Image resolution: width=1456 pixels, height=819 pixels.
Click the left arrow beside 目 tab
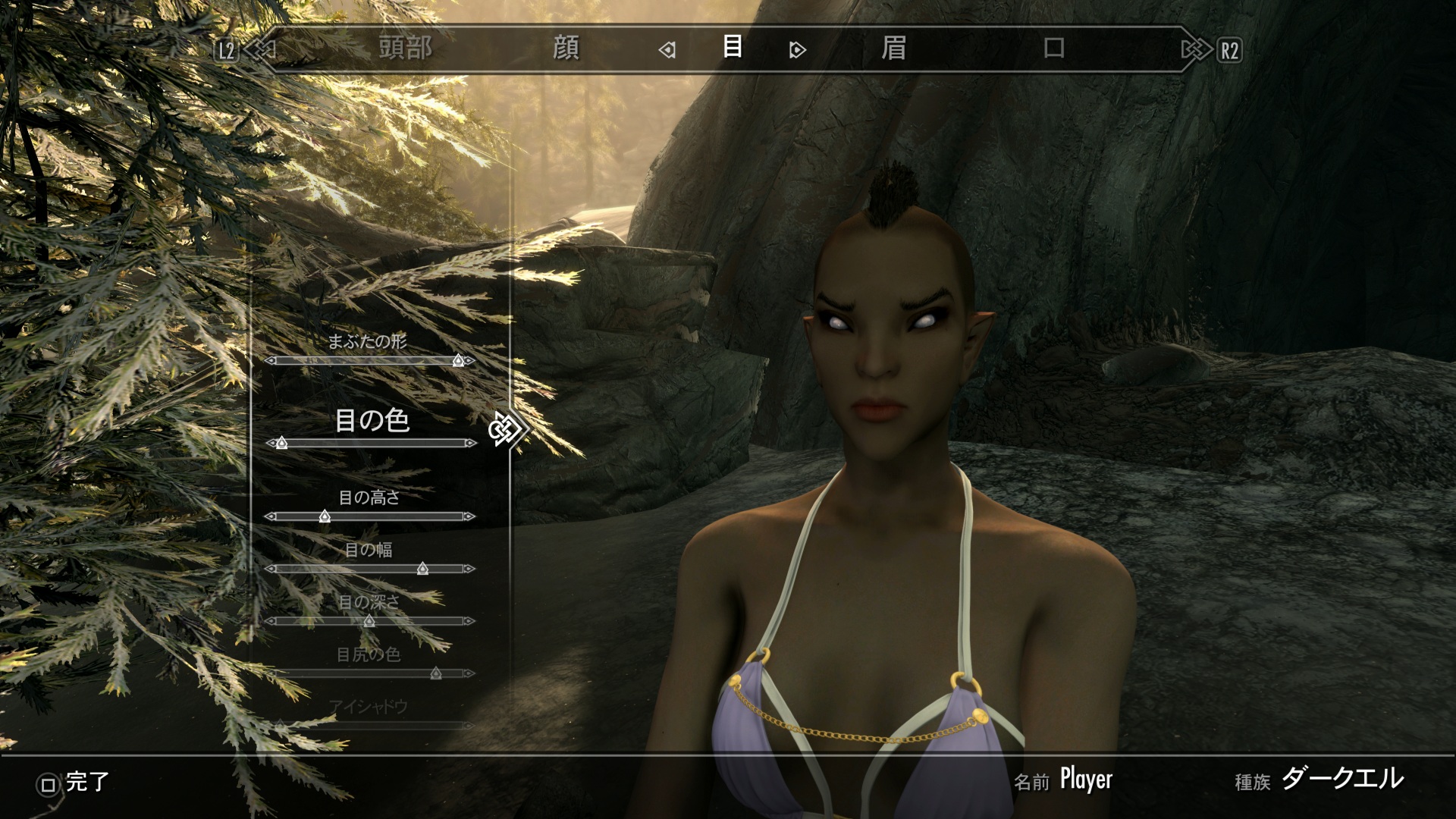tap(667, 50)
